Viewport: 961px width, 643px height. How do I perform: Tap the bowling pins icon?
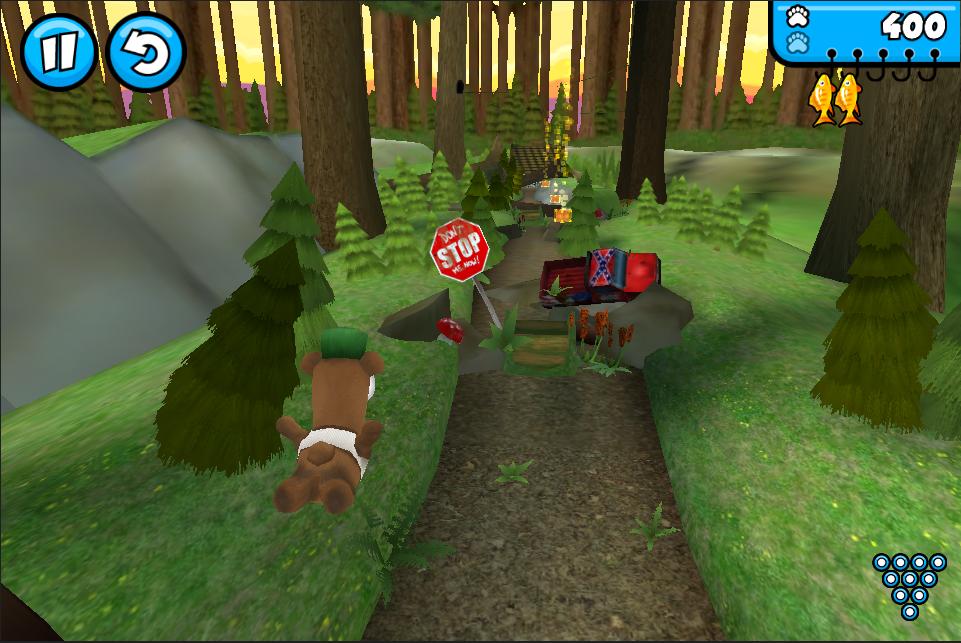908,585
